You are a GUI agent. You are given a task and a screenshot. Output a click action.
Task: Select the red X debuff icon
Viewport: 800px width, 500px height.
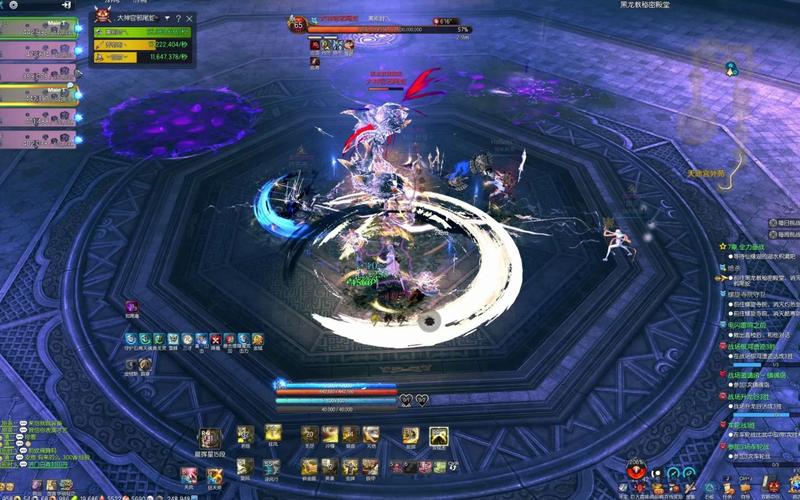tap(214, 341)
